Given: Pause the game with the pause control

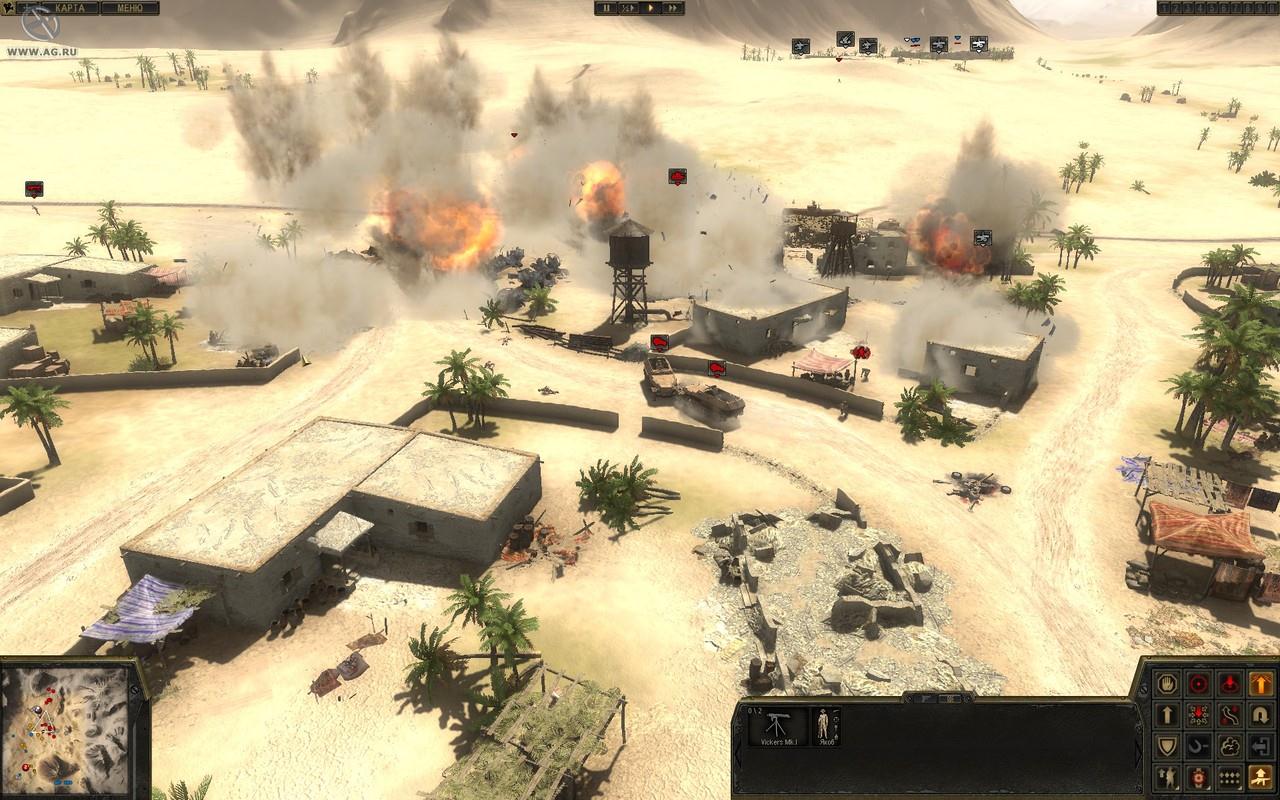Looking at the screenshot, I should click(x=605, y=8).
